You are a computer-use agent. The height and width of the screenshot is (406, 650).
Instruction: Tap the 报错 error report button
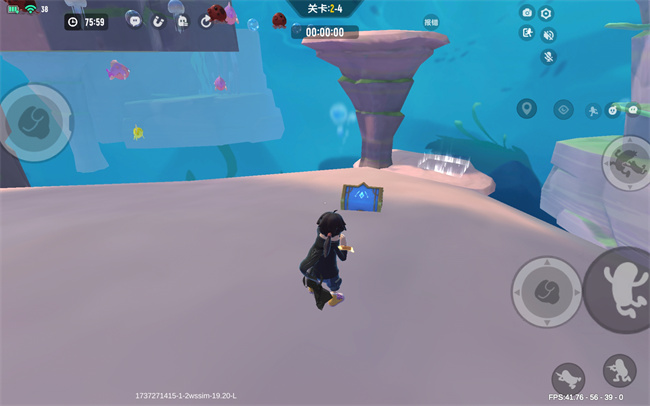(431, 20)
